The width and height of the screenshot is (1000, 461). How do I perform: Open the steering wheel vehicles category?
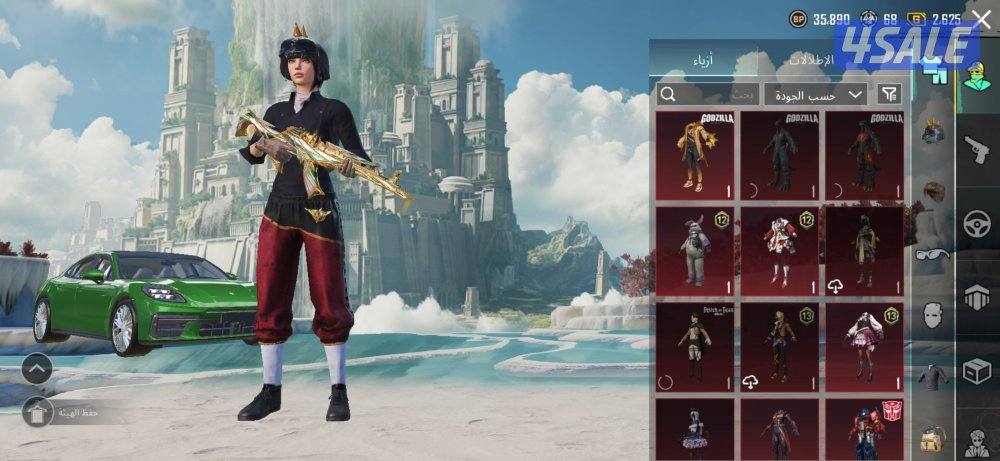pyautogui.click(x=977, y=224)
